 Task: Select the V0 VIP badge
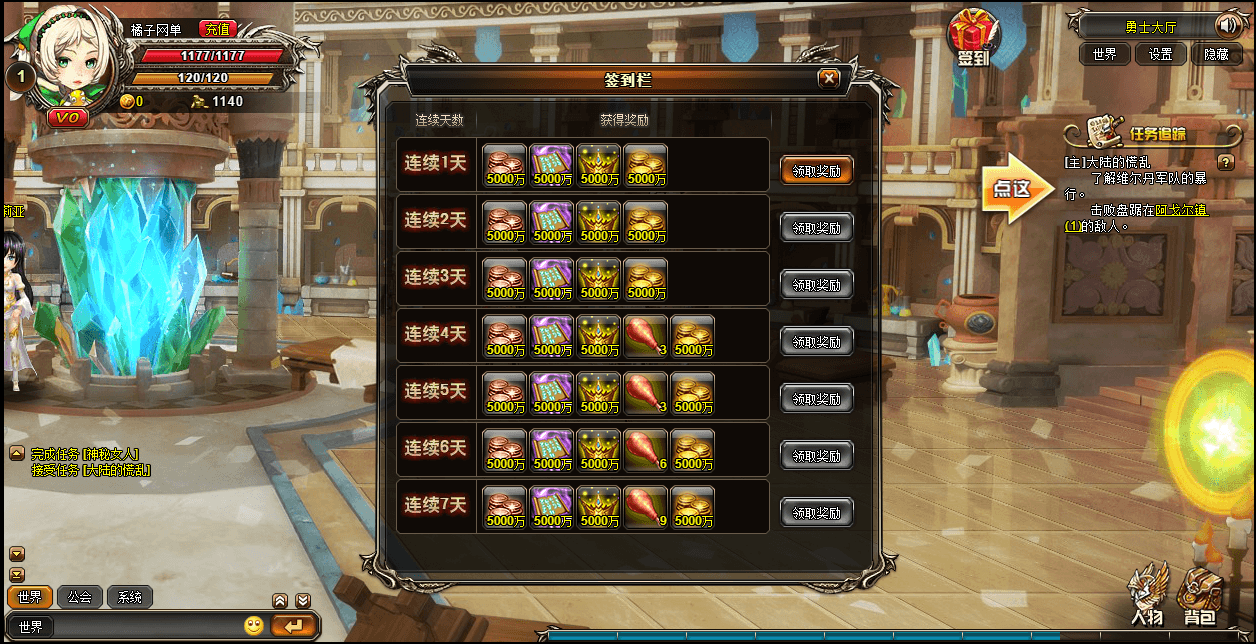[x=69, y=117]
